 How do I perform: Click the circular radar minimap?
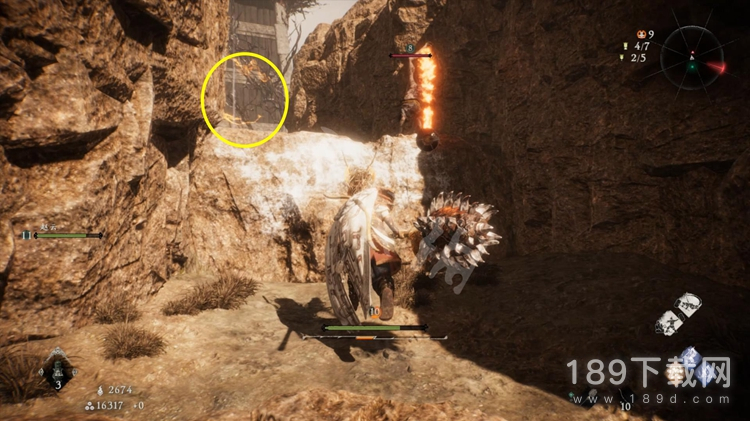(691, 57)
